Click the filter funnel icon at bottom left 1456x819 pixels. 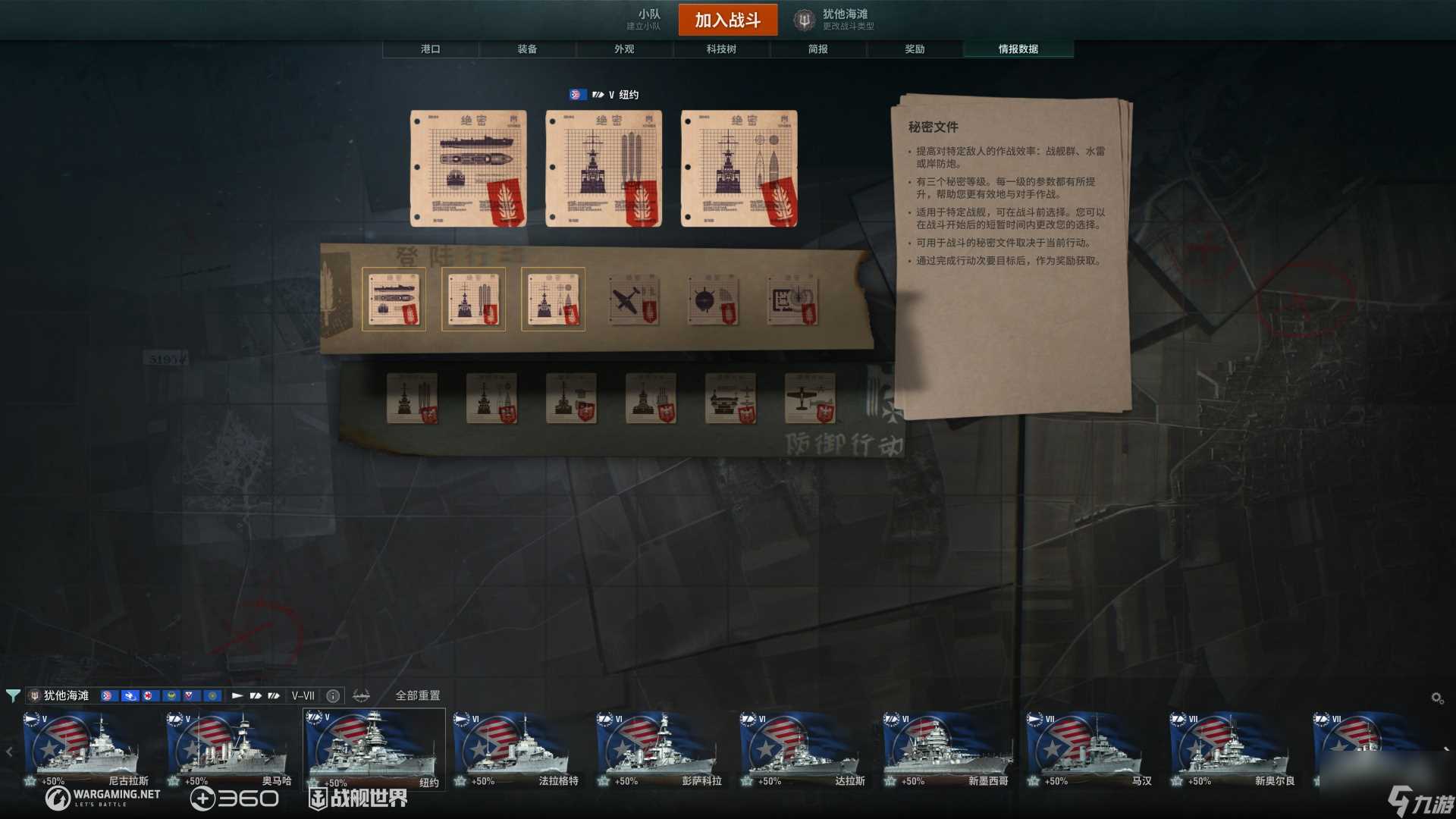coord(14,695)
